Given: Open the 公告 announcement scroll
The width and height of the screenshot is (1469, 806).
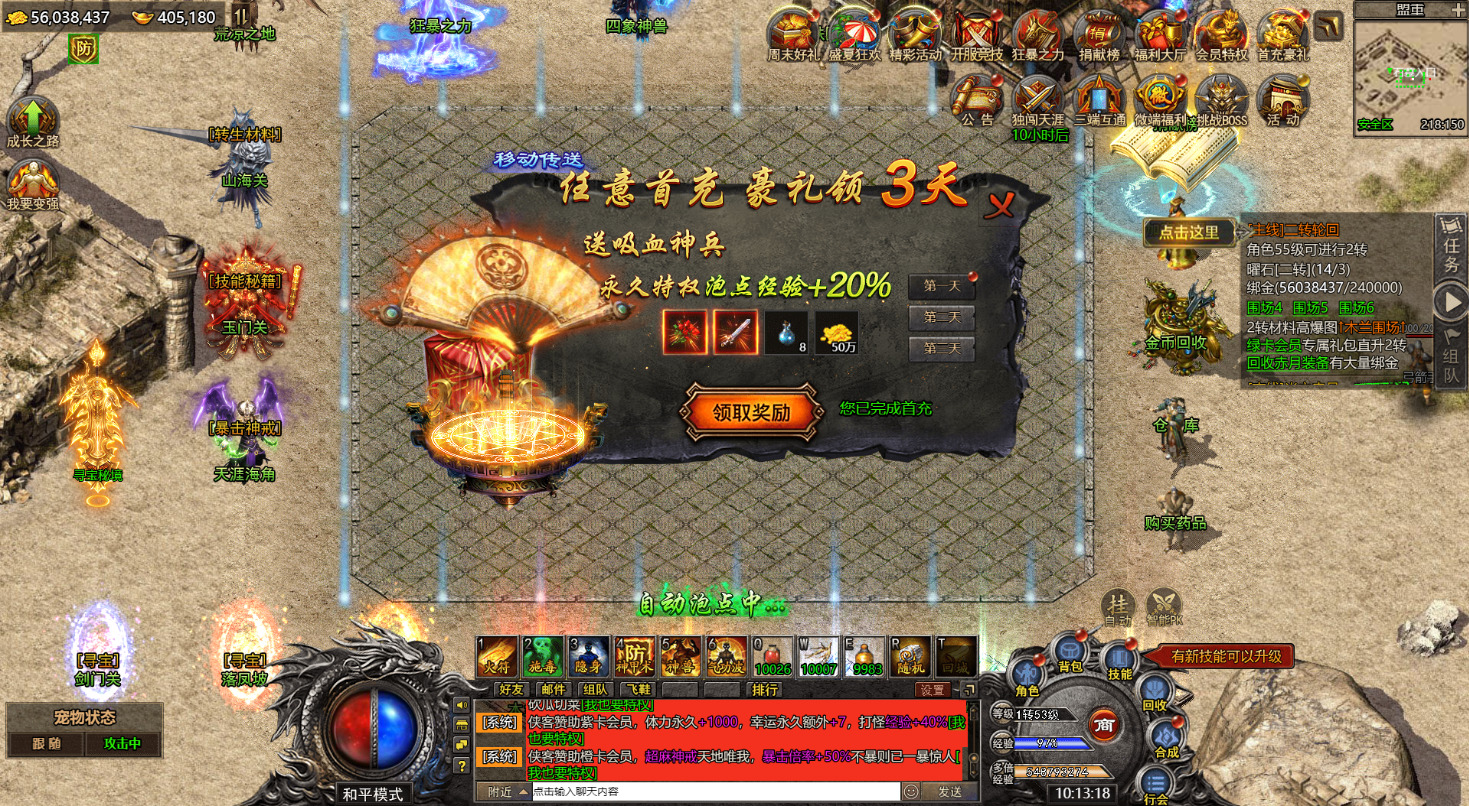Looking at the screenshot, I should [x=977, y=100].
